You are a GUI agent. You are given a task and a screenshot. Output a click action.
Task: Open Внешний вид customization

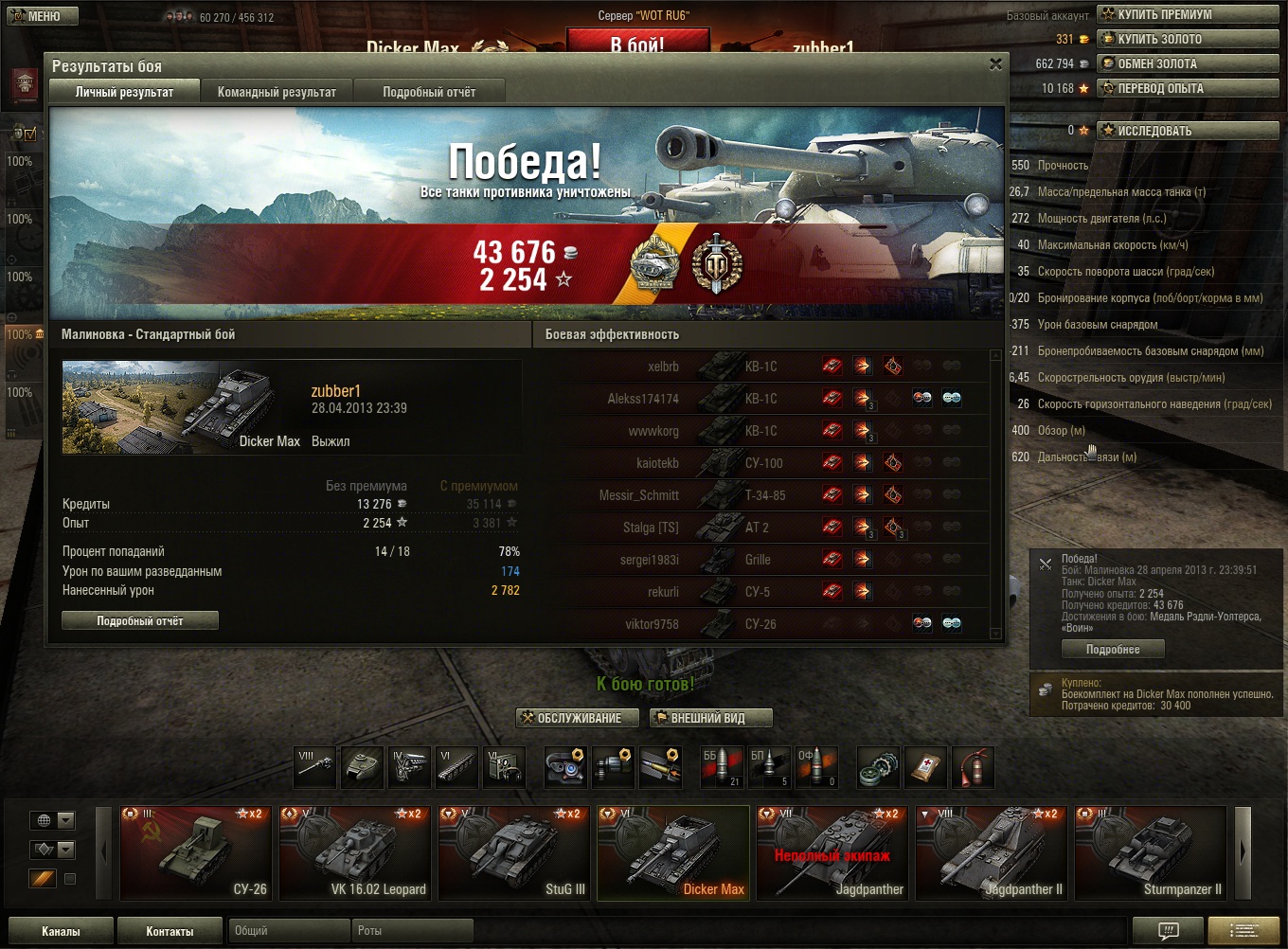click(710, 718)
